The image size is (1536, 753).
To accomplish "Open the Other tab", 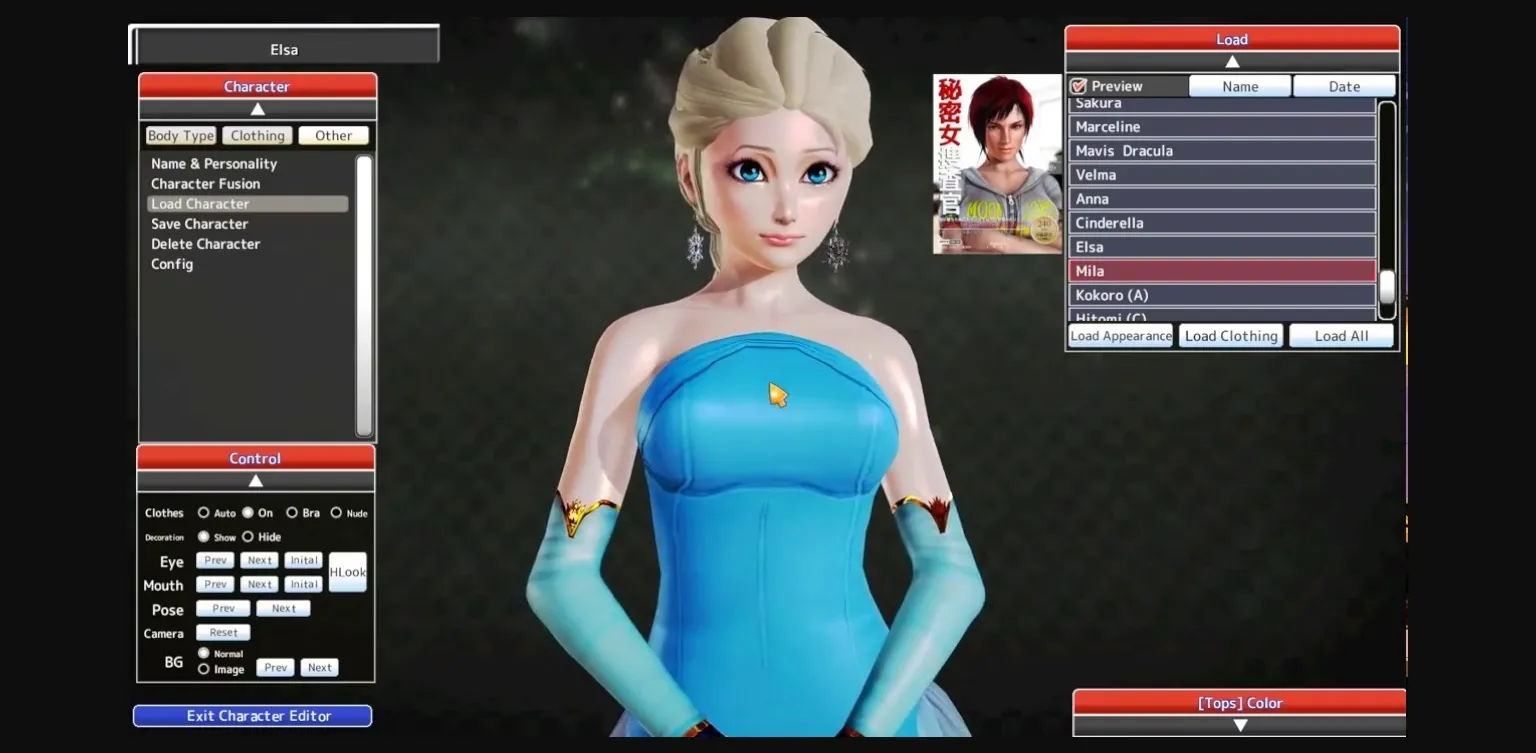I will tap(333, 135).
